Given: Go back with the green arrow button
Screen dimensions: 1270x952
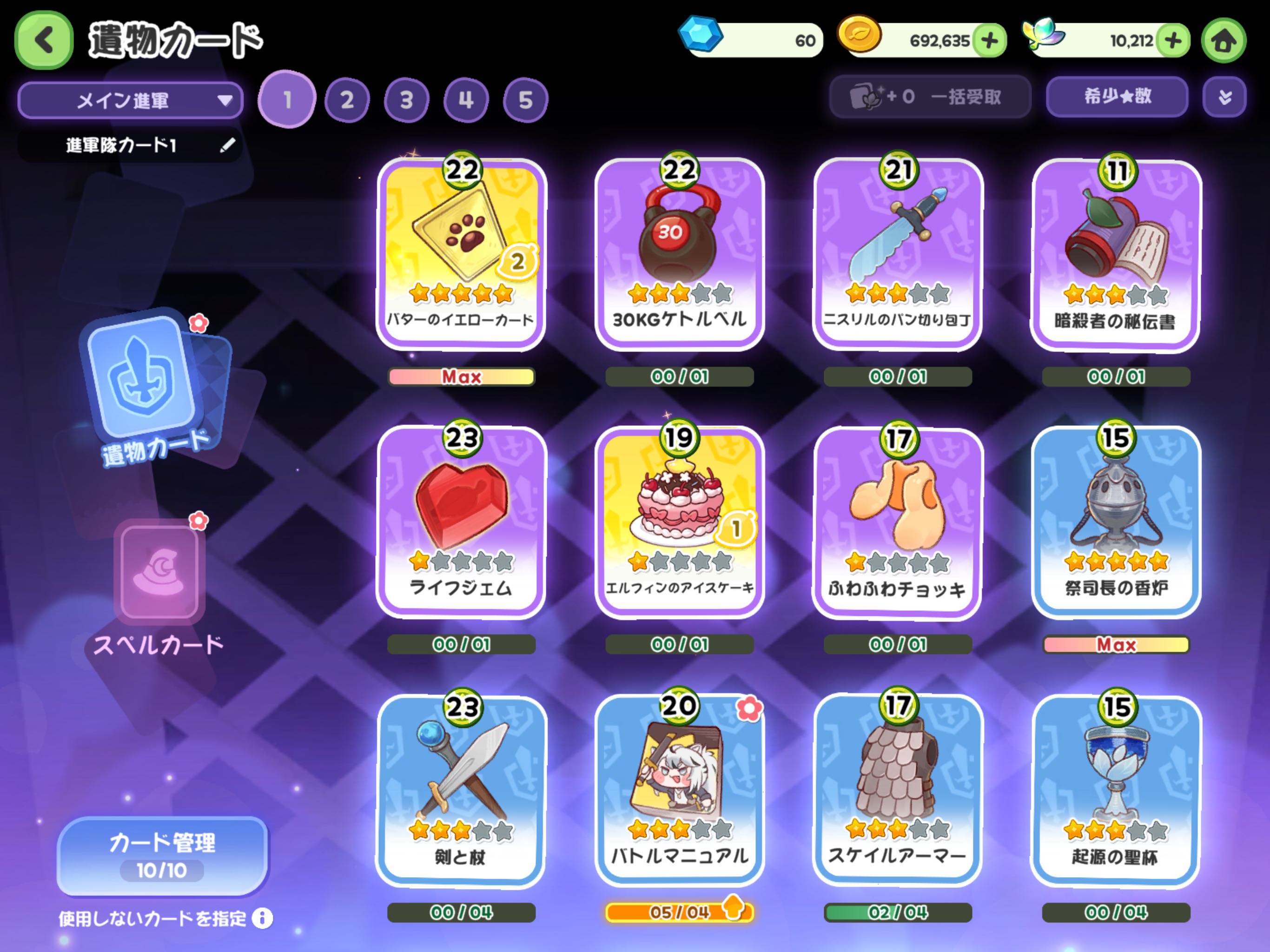Looking at the screenshot, I should click(44, 40).
